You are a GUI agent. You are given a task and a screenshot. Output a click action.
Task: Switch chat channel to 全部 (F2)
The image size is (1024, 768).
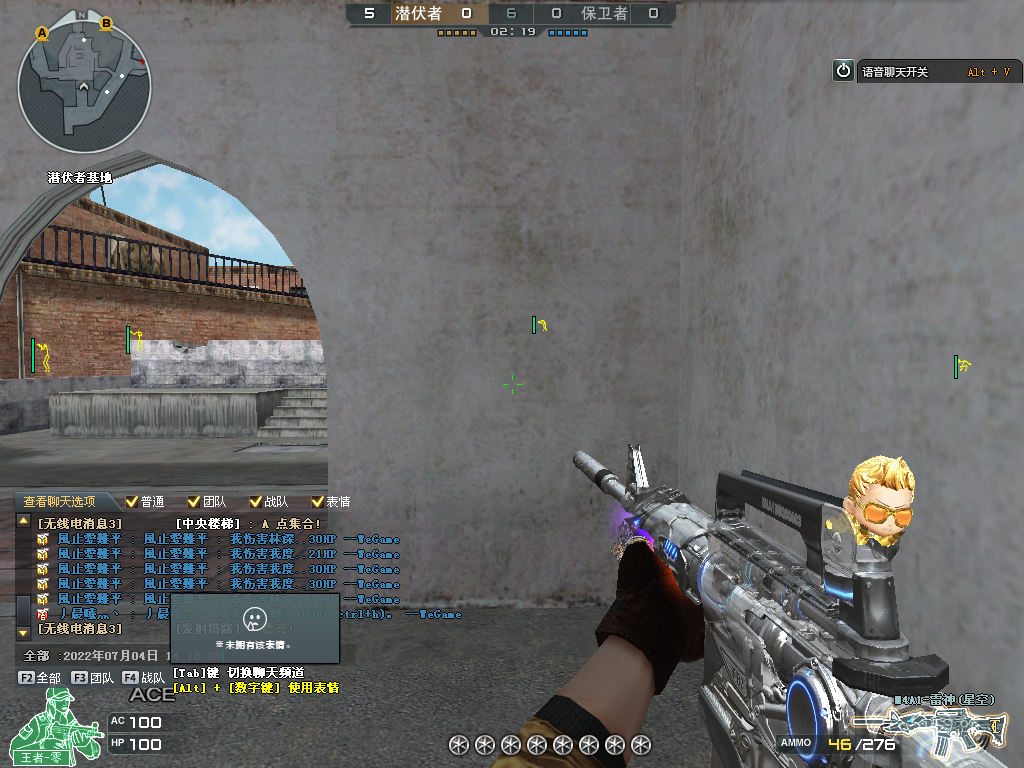pyautogui.click(x=40, y=677)
